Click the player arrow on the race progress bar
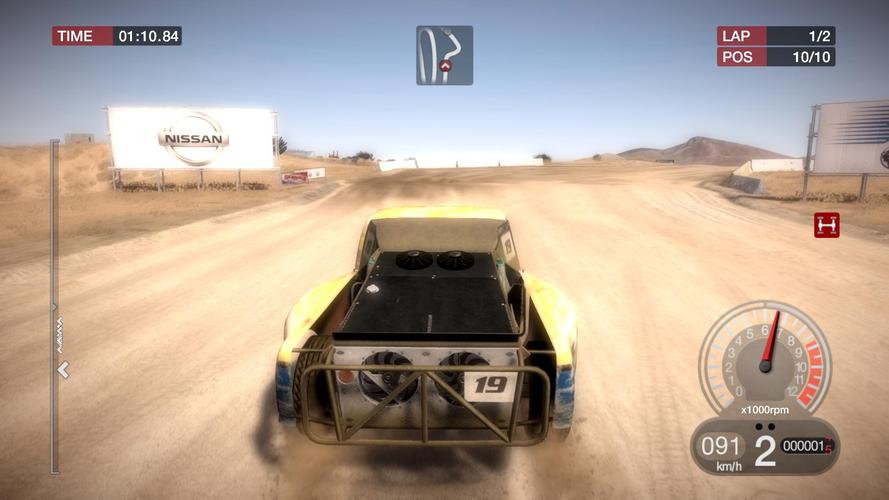Viewport: 889px width, 500px height. [63, 370]
